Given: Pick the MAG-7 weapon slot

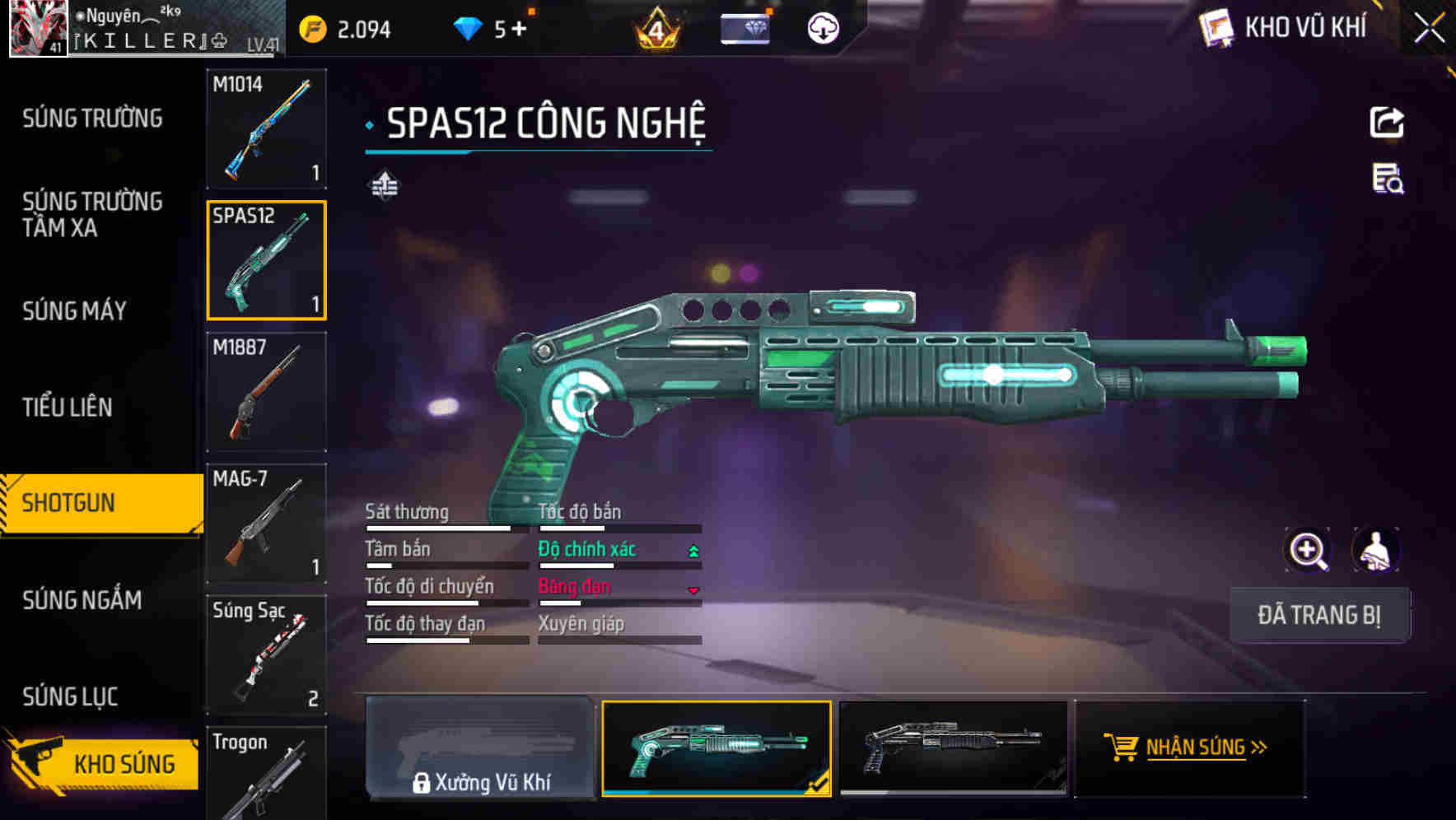Looking at the screenshot, I should (266, 523).
